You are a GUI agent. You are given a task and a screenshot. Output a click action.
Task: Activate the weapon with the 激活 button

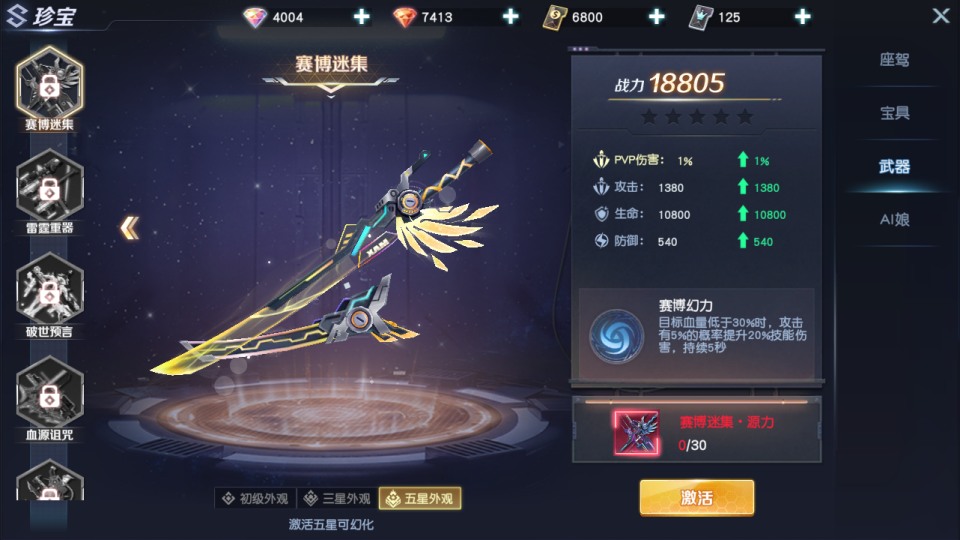click(696, 497)
